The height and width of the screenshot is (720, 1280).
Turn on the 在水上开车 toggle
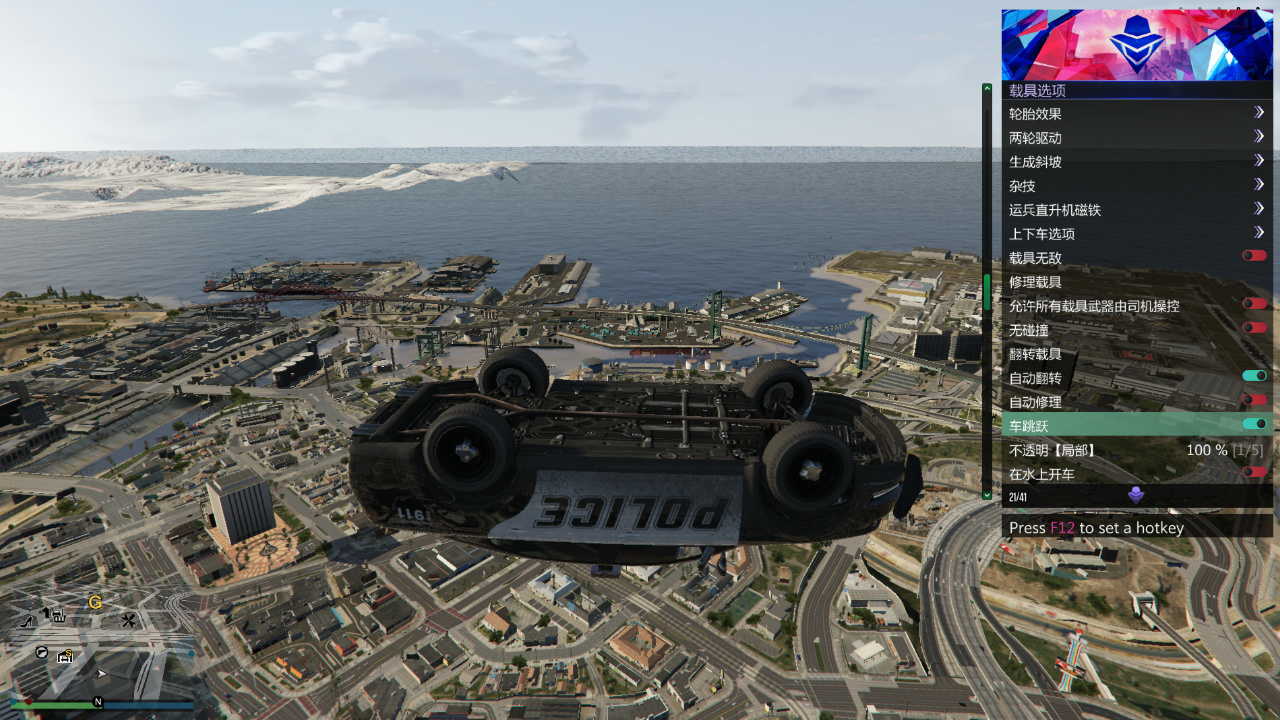point(1254,472)
